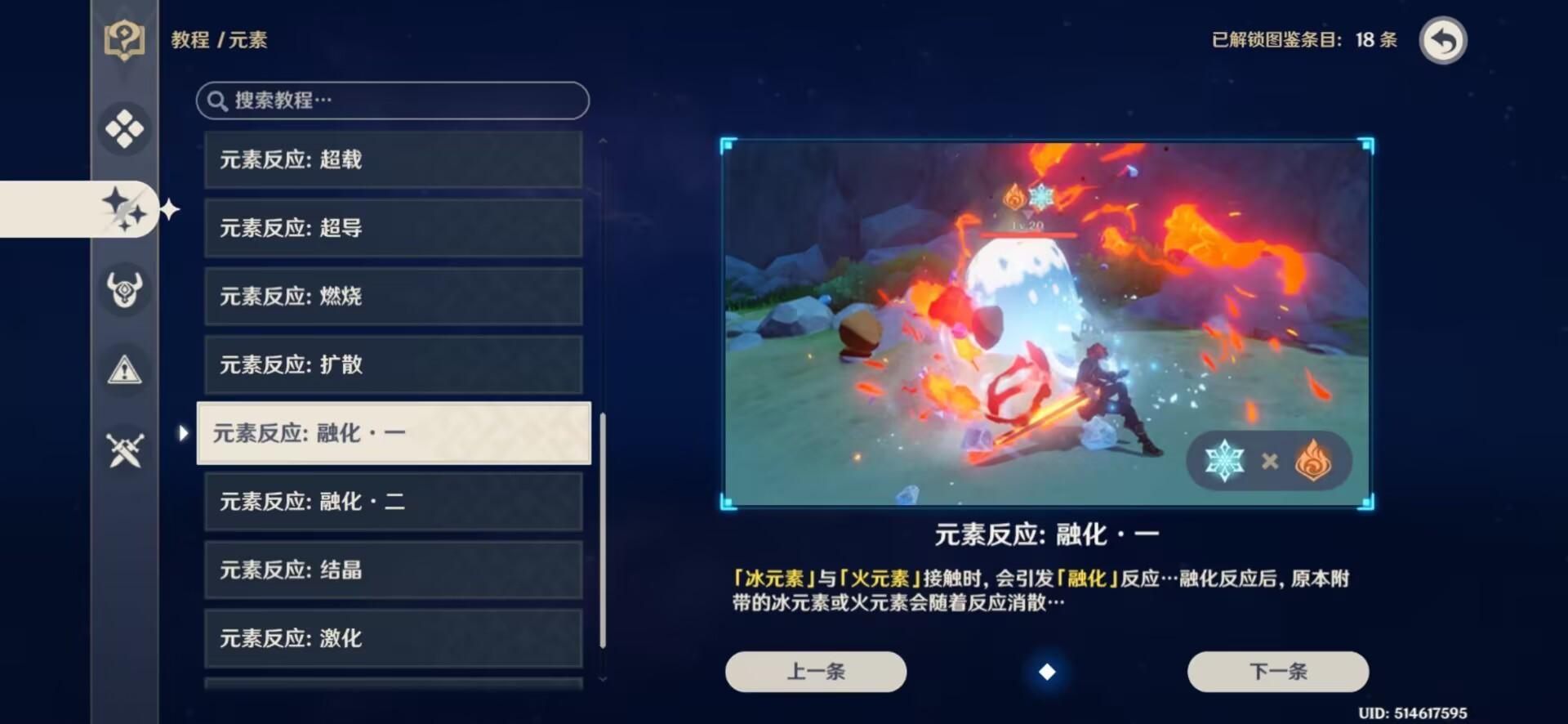Image resolution: width=1568 pixels, height=724 pixels.
Task: Open the tutorials book icon in sidebar
Action: click(x=124, y=38)
